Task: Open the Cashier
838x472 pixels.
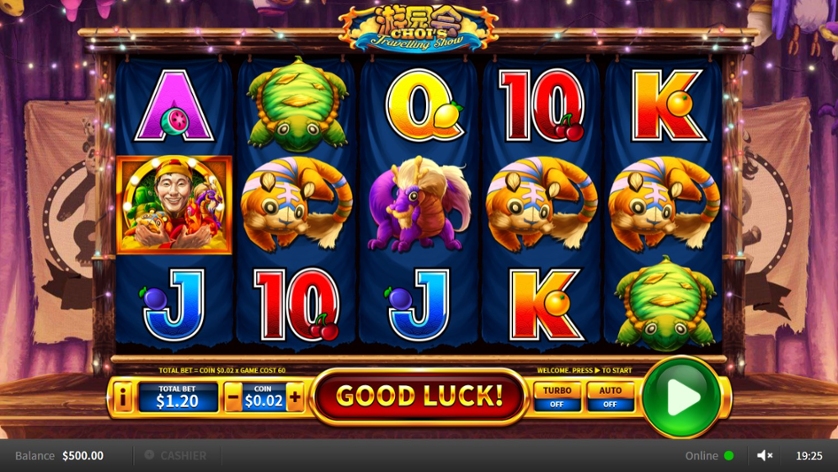Action: 175,455
